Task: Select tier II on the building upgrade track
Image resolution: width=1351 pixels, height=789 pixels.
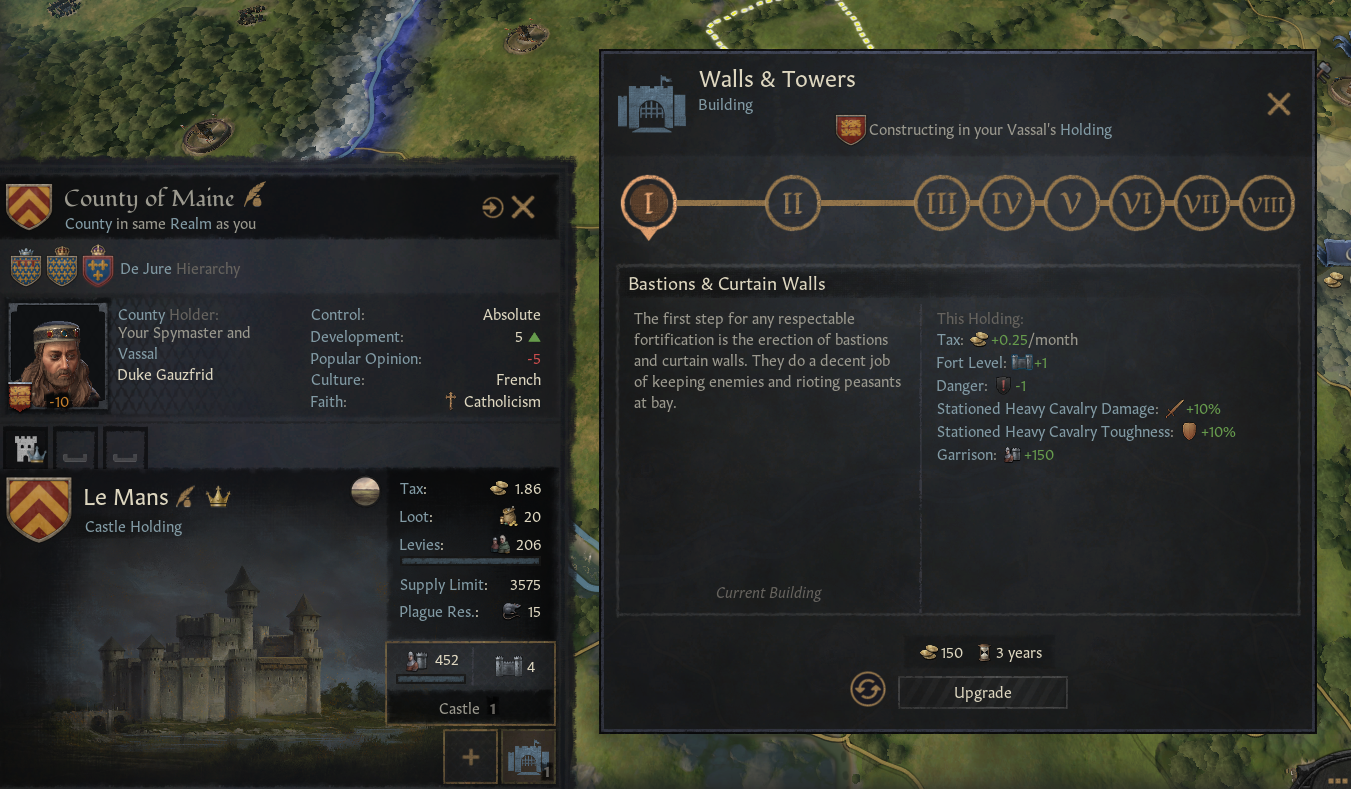Action: (793, 202)
